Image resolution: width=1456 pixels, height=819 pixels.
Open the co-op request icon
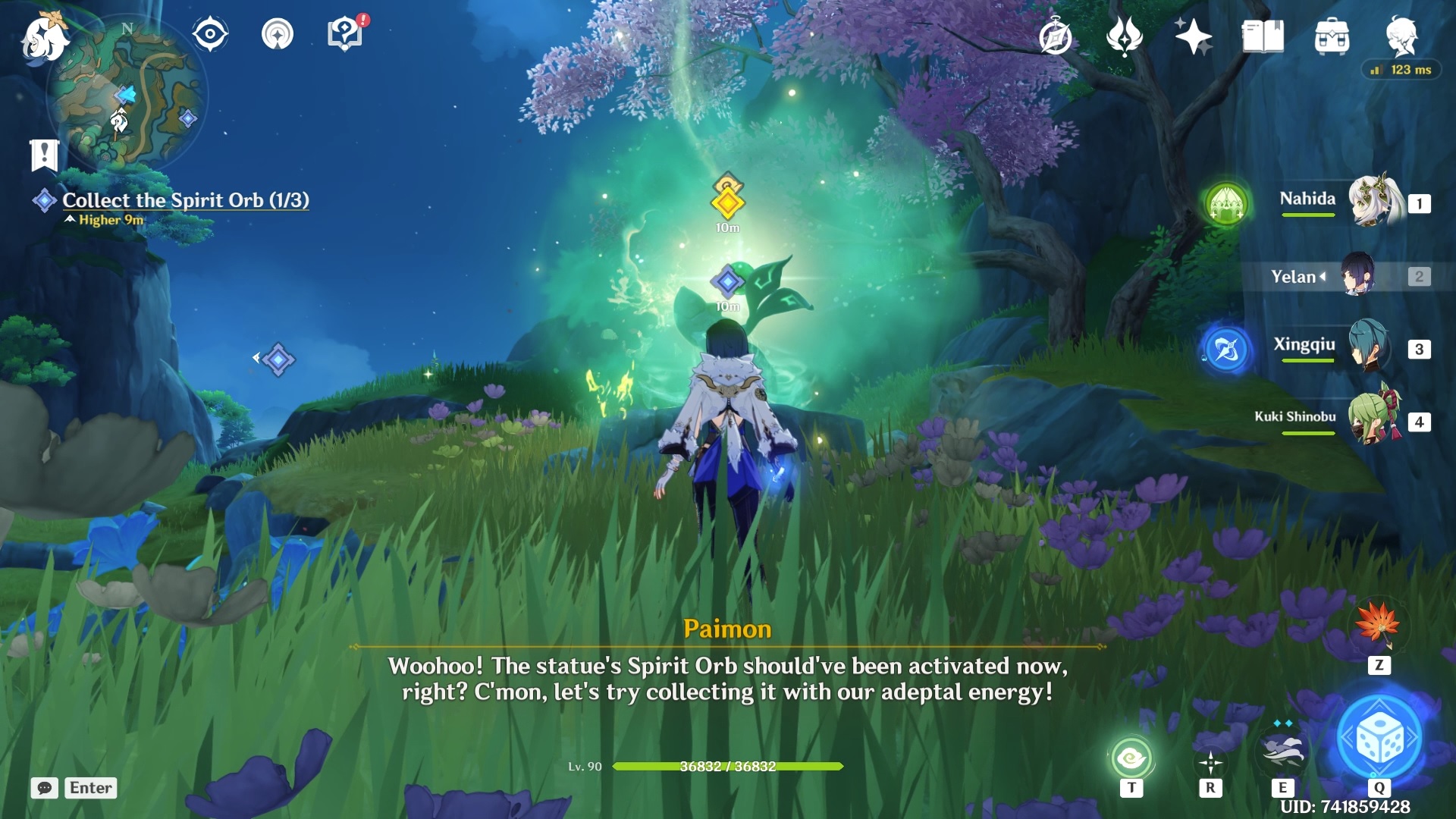(x=277, y=35)
